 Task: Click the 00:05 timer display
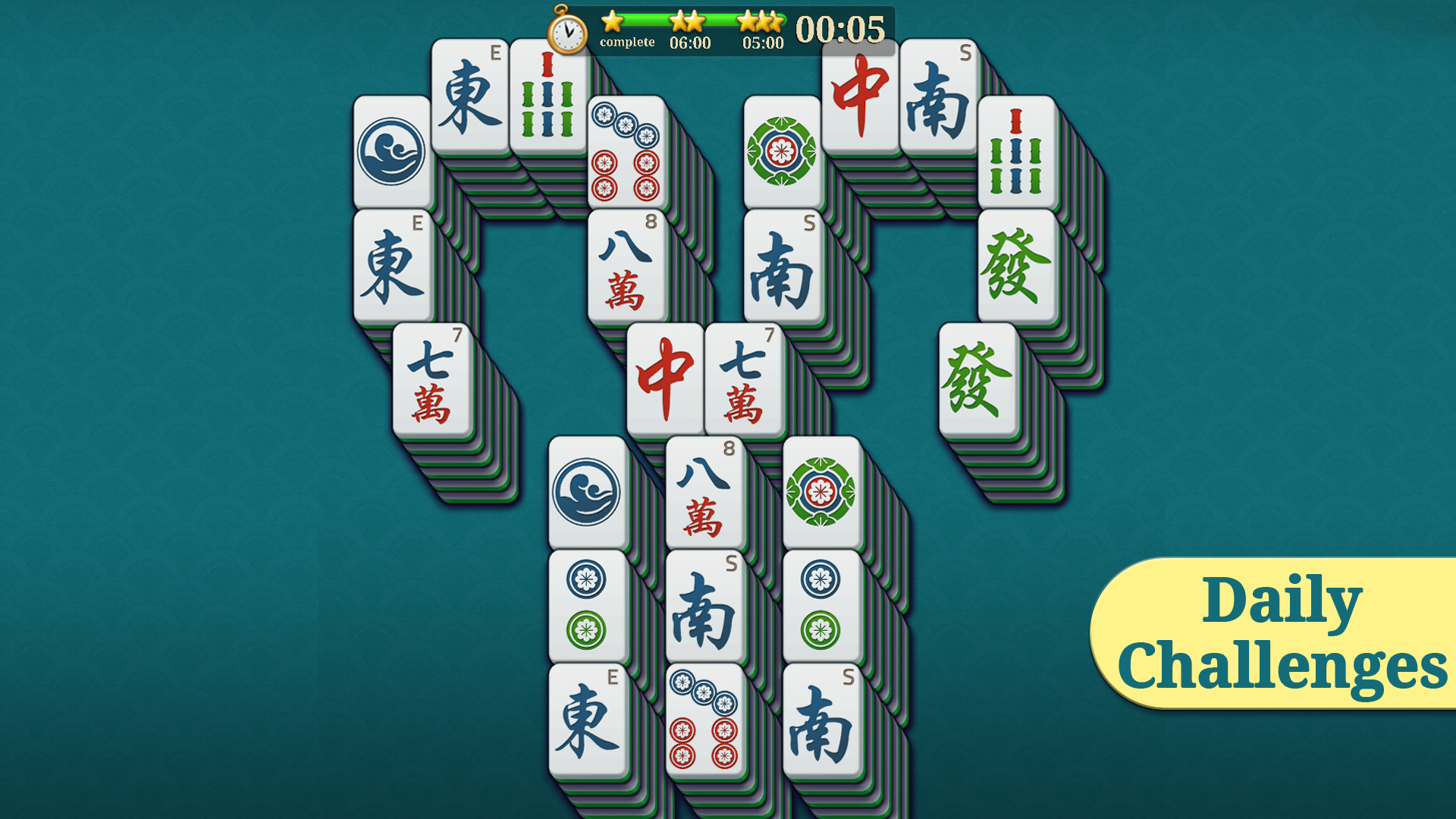[838, 29]
